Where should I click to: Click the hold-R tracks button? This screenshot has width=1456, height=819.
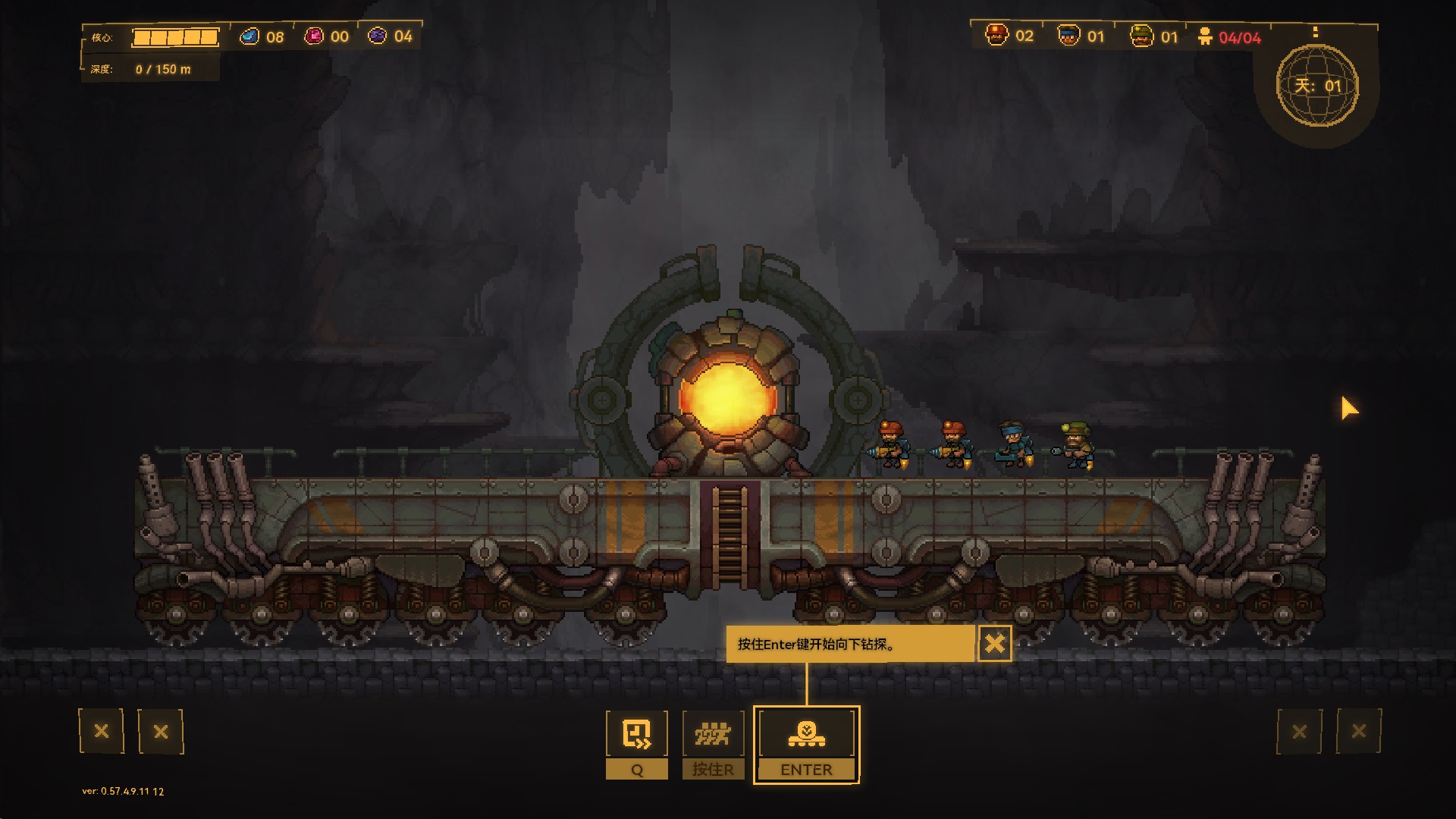[x=713, y=745]
